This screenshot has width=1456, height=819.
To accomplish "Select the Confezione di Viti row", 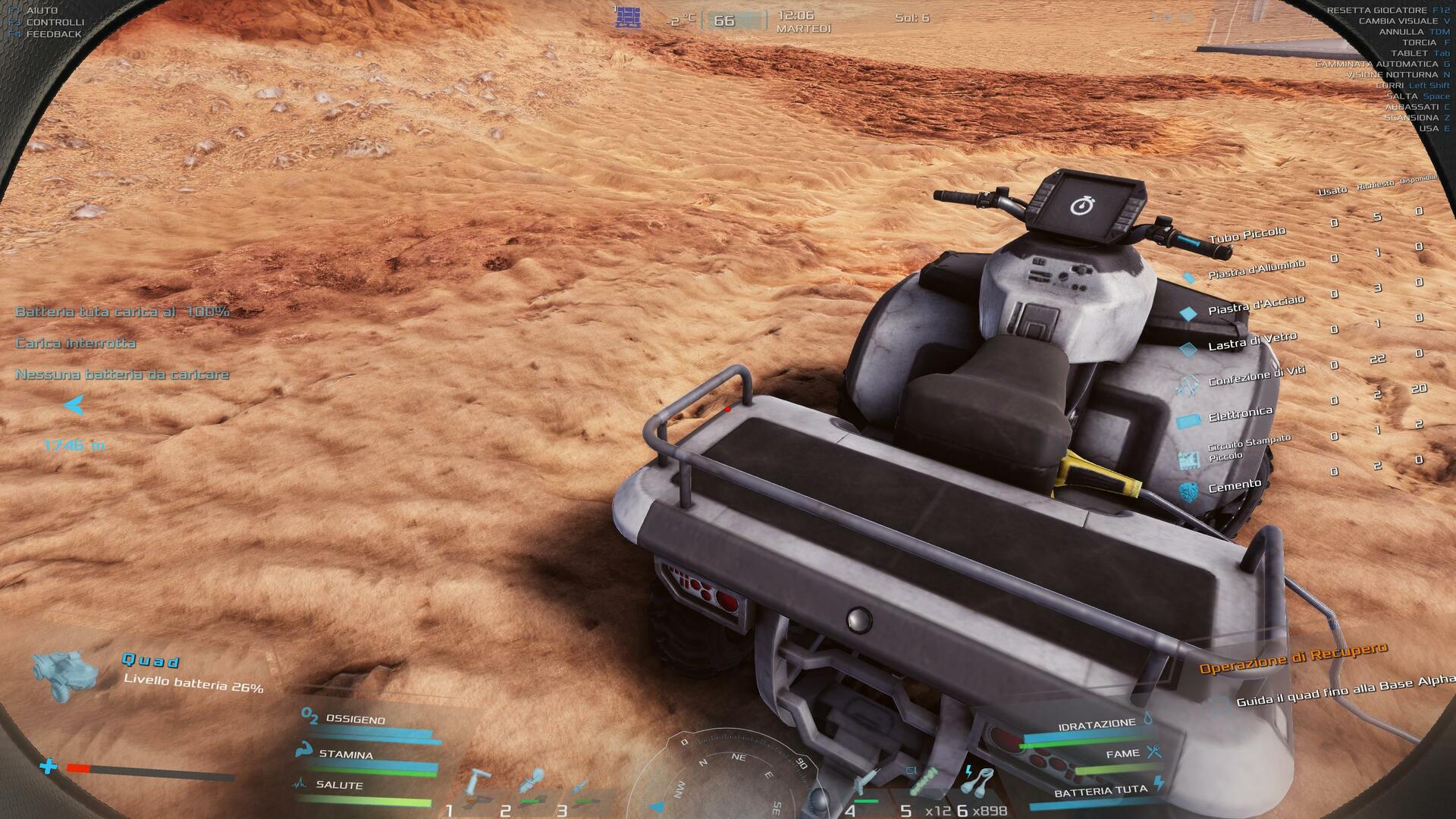I will tap(1256, 375).
